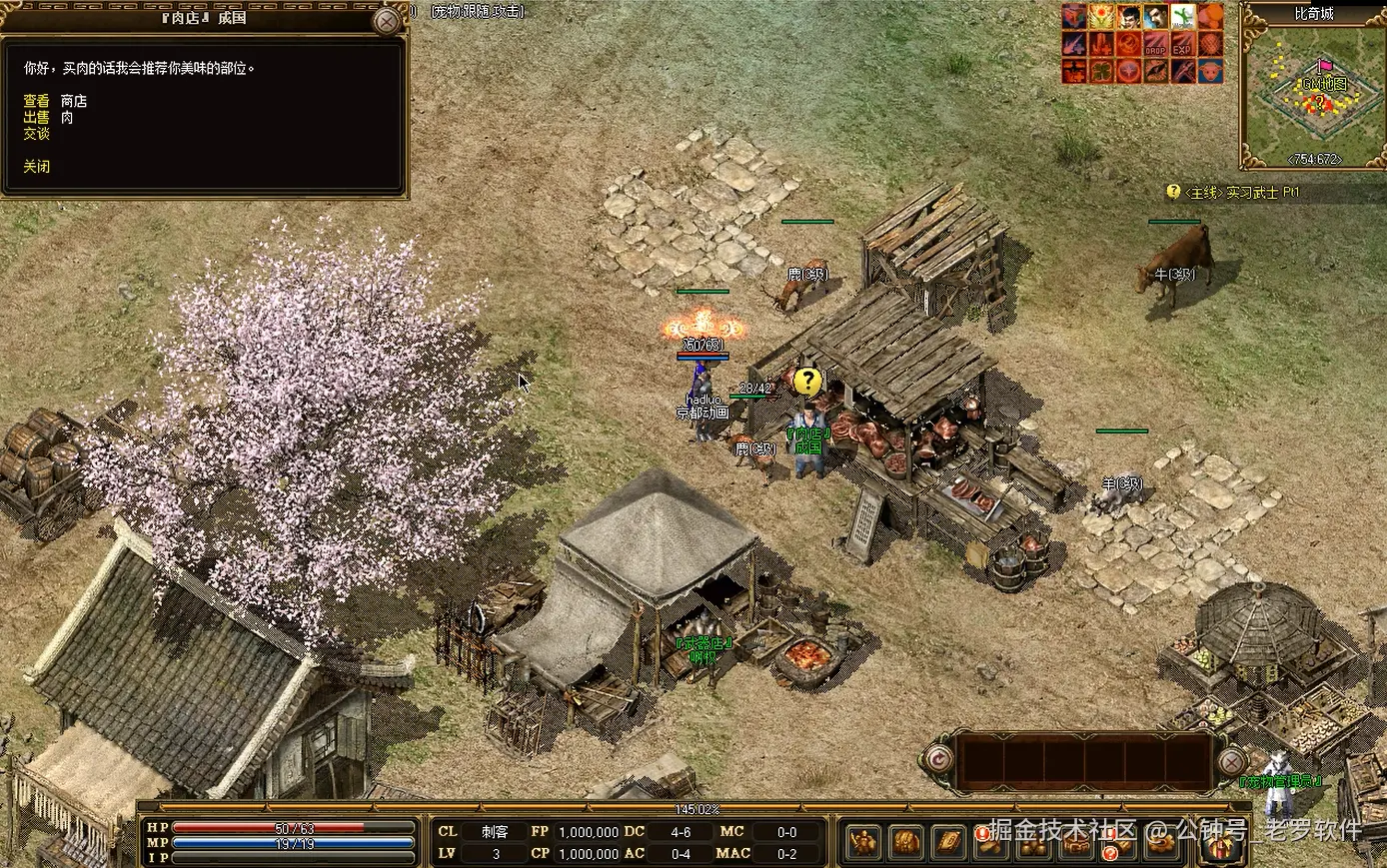
Task: Click the DROP buff icon
Action: pos(1155,45)
